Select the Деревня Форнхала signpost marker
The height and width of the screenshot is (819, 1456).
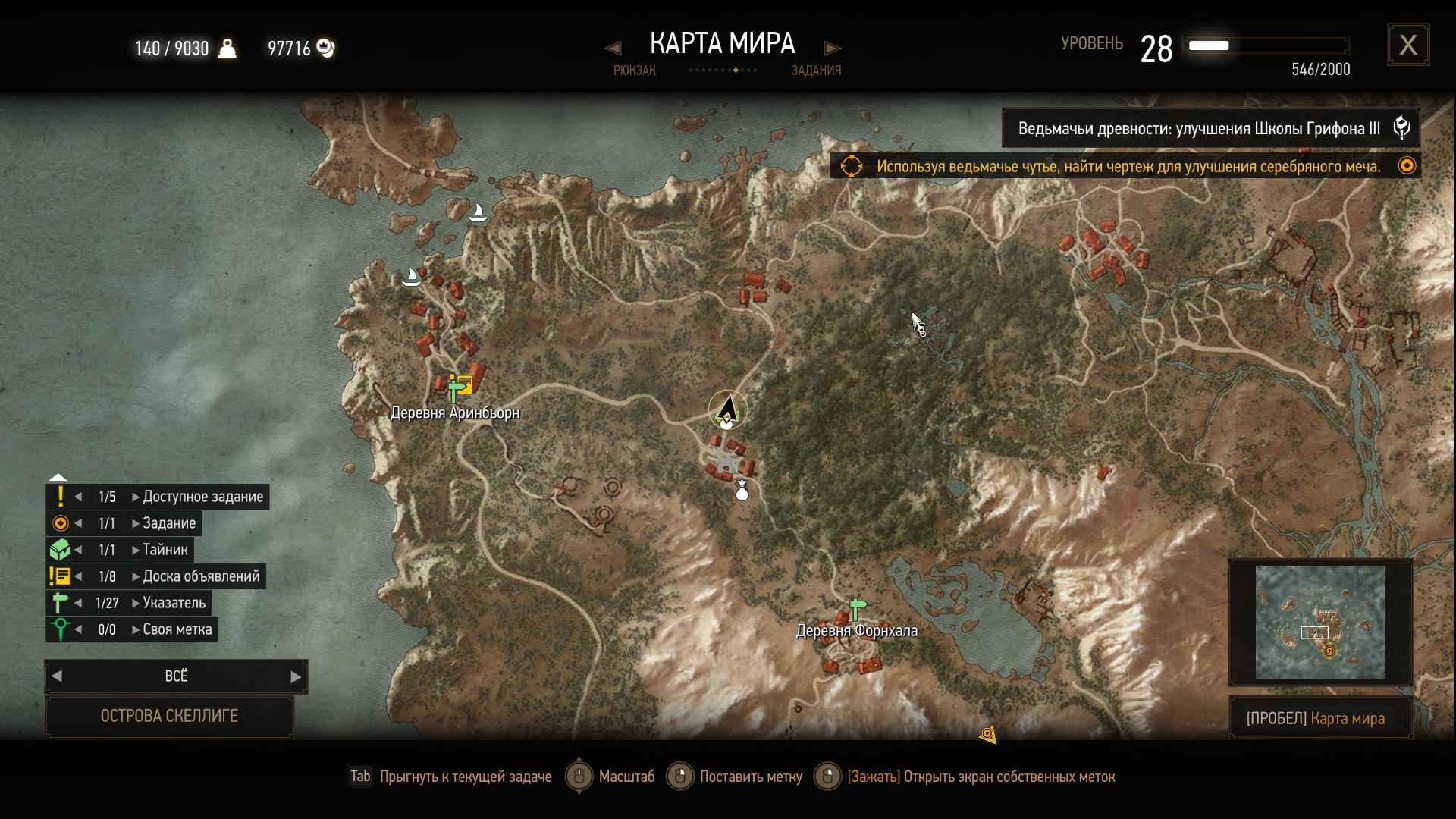tap(857, 608)
